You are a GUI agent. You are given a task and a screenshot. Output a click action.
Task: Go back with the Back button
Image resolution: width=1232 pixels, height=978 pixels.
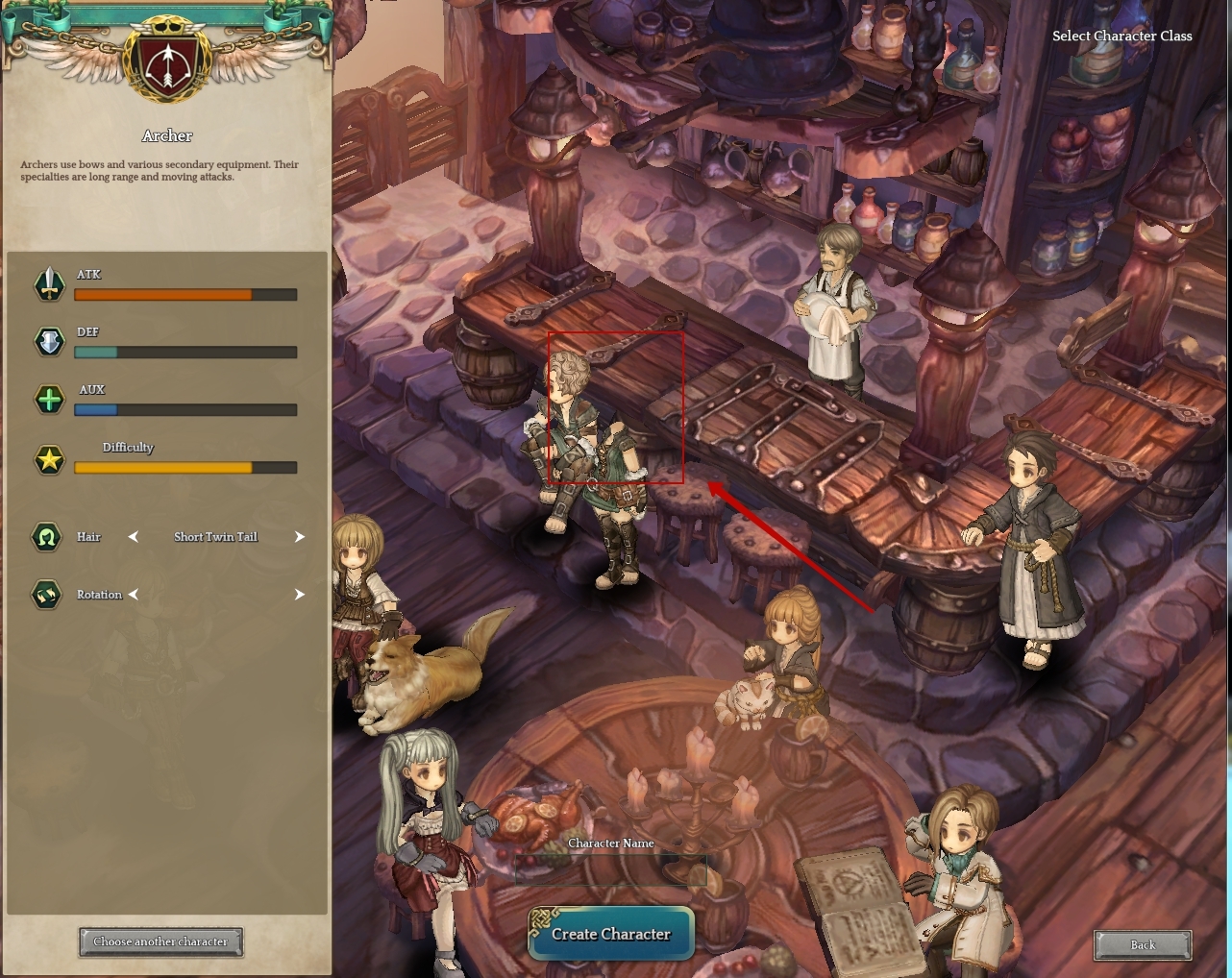(x=1143, y=944)
